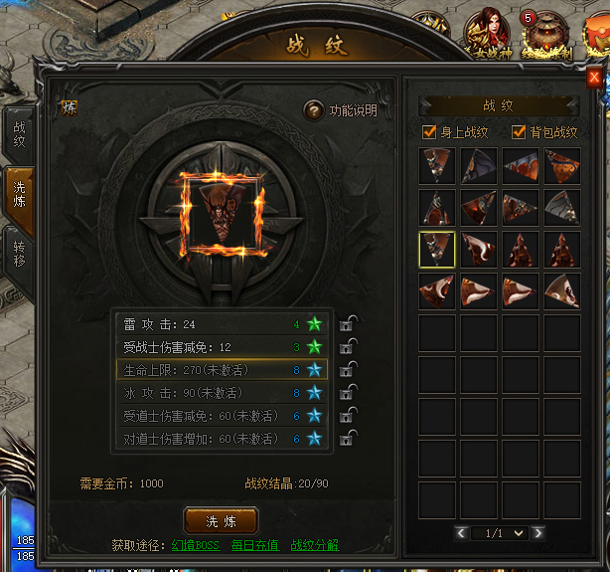
Task: Follow the 幻境BOSS link
Action: 195,546
